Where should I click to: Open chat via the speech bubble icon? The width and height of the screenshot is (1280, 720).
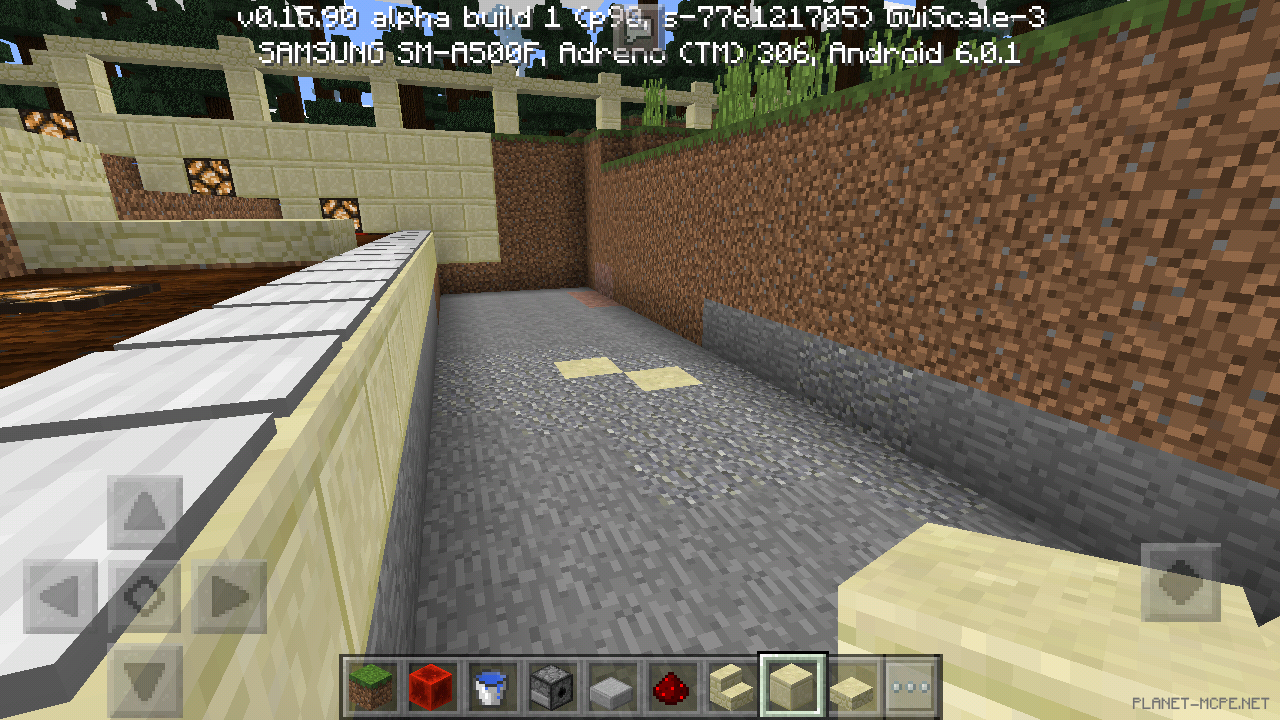pyautogui.click(x=637, y=25)
